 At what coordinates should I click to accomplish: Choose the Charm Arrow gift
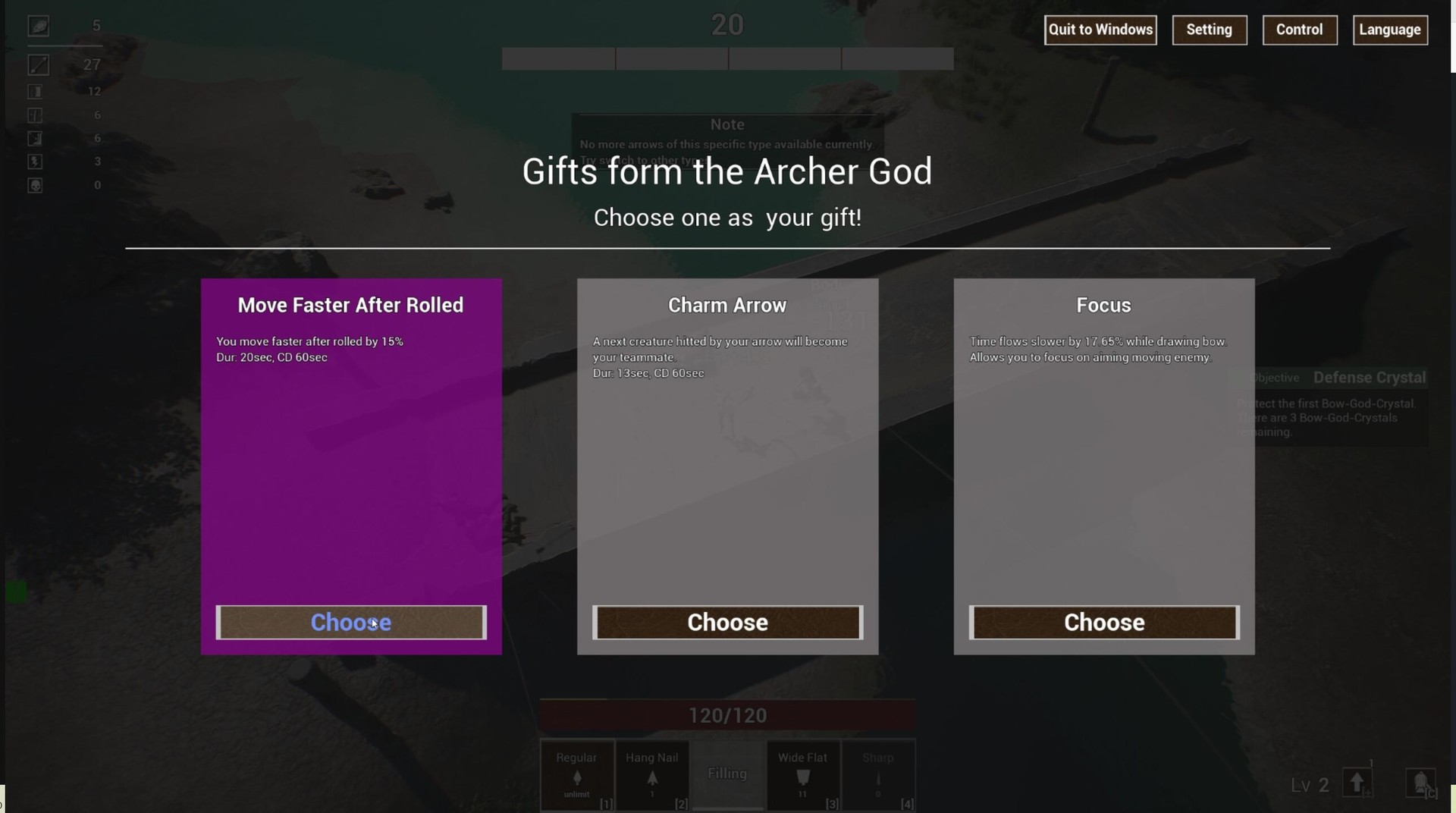coord(727,622)
